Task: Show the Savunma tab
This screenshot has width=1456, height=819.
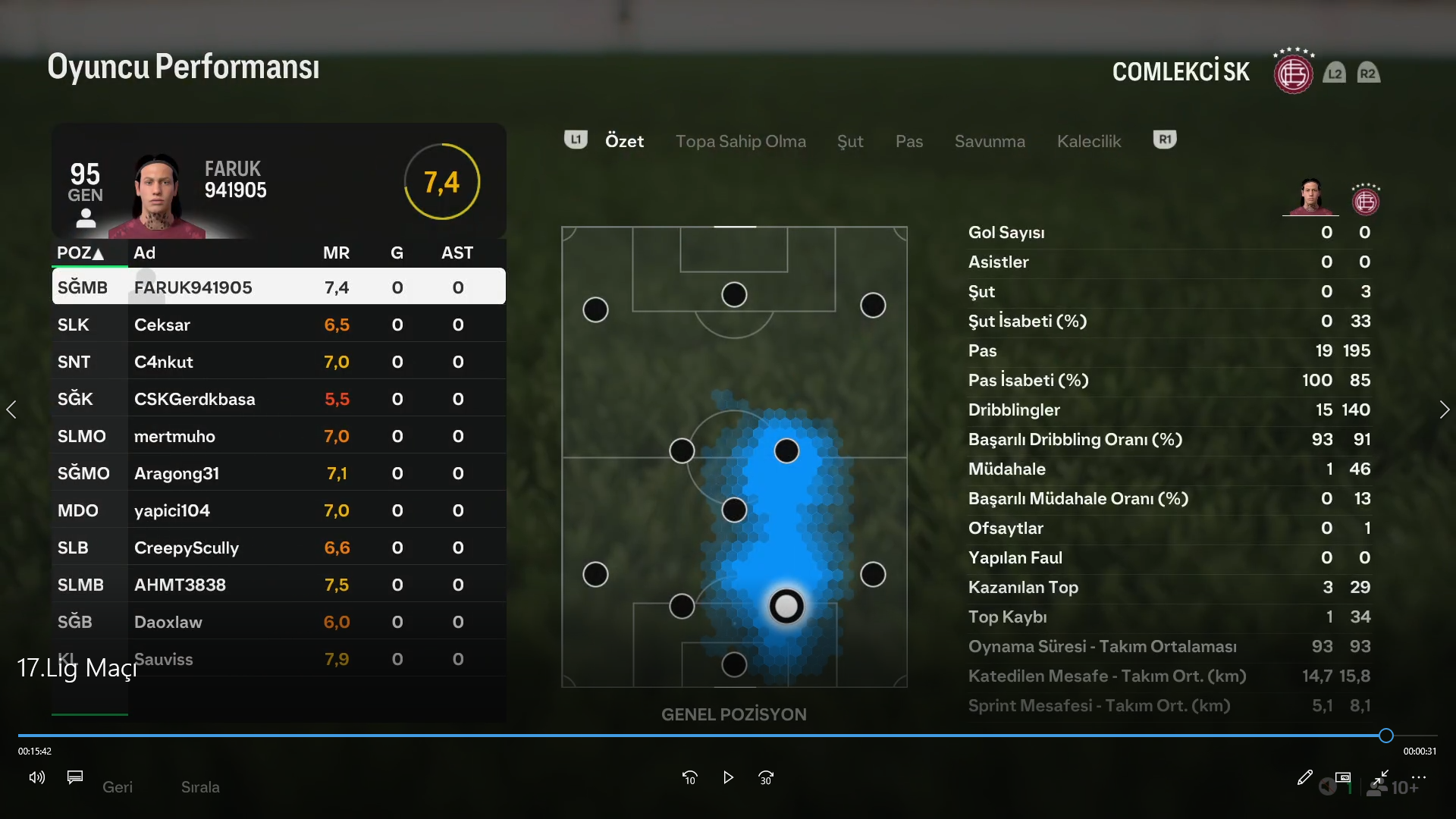Action: 990,141
